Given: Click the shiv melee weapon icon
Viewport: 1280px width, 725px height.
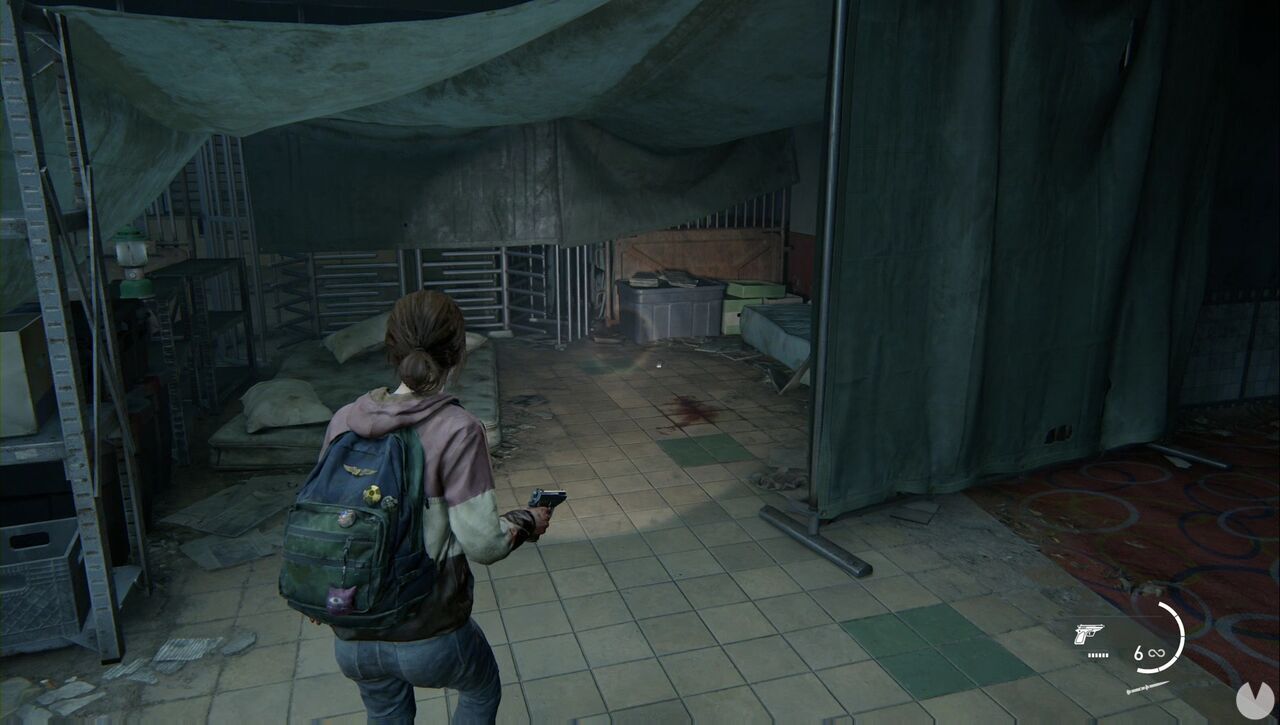Looking at the screenshot, I should (x=1148, y=688).
